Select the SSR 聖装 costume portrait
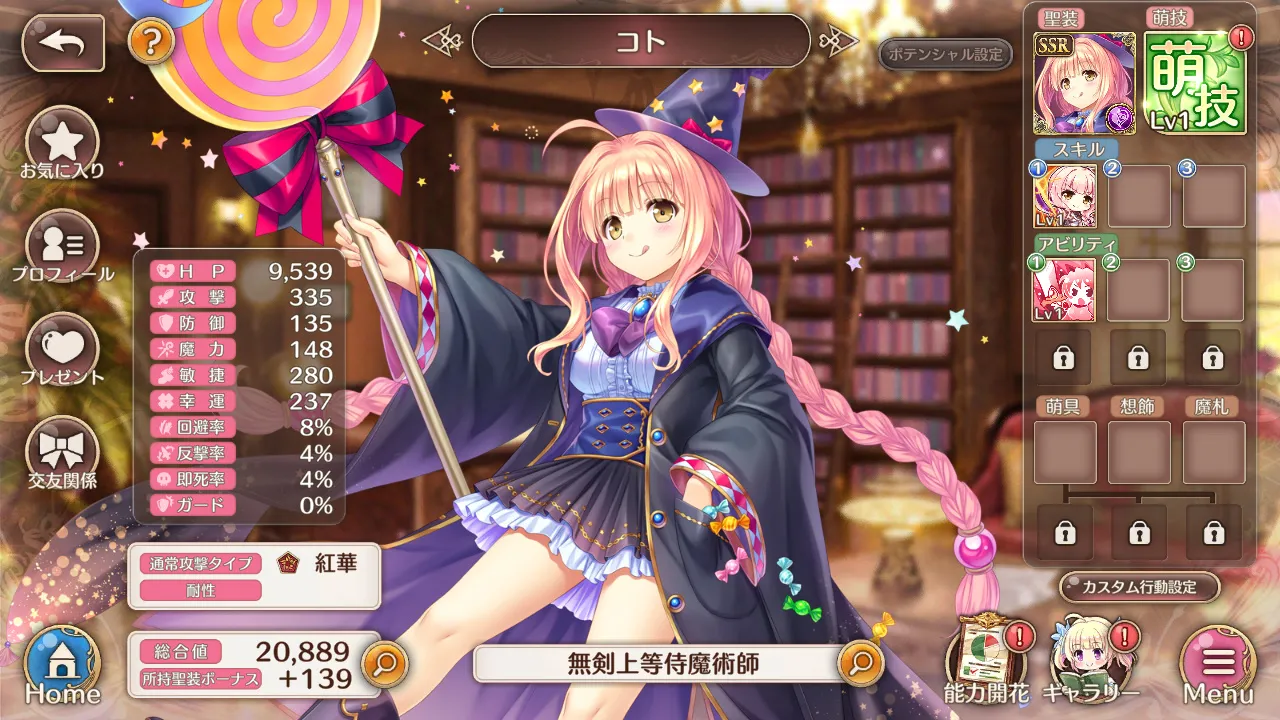 (x=1085, y=83)
